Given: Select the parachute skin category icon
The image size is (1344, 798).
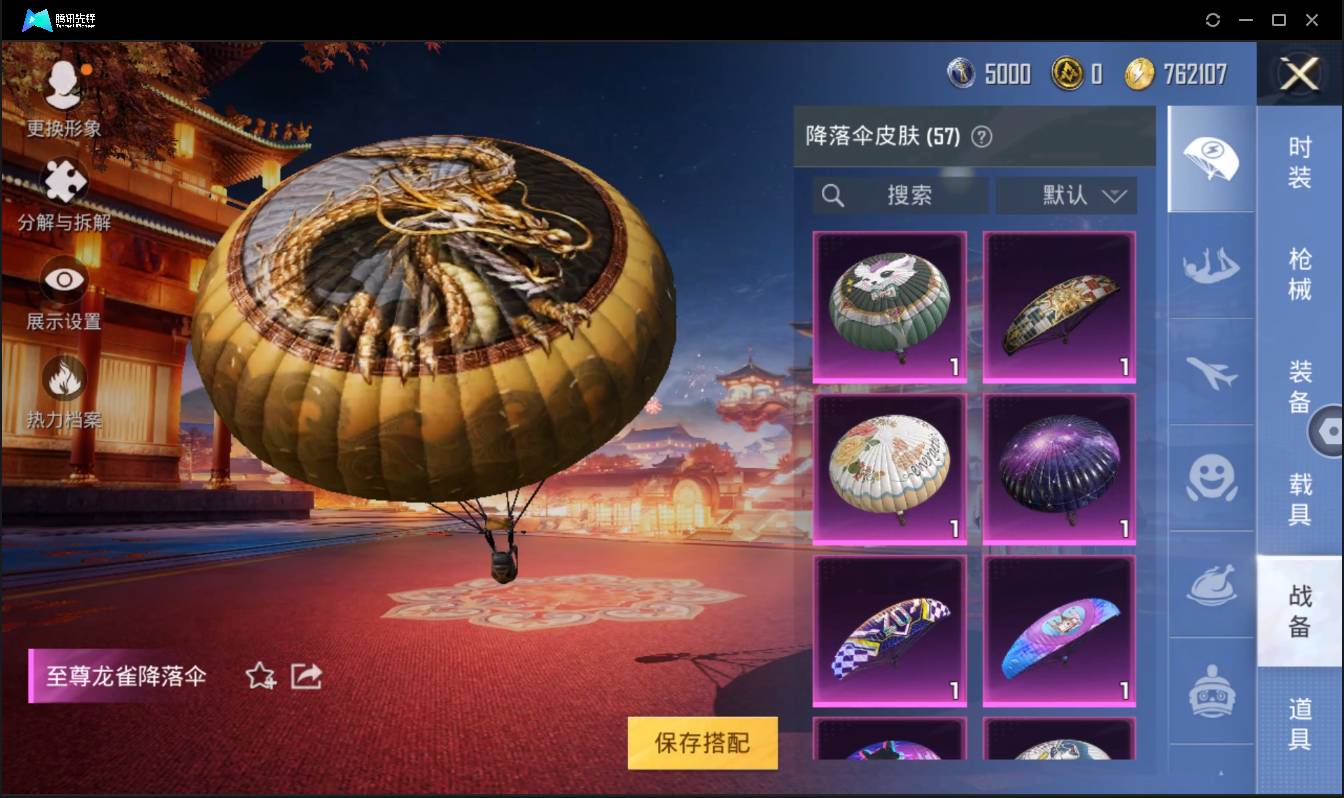Looking at the screenshot, I should pyautogui.click(x=1211, y=160).
